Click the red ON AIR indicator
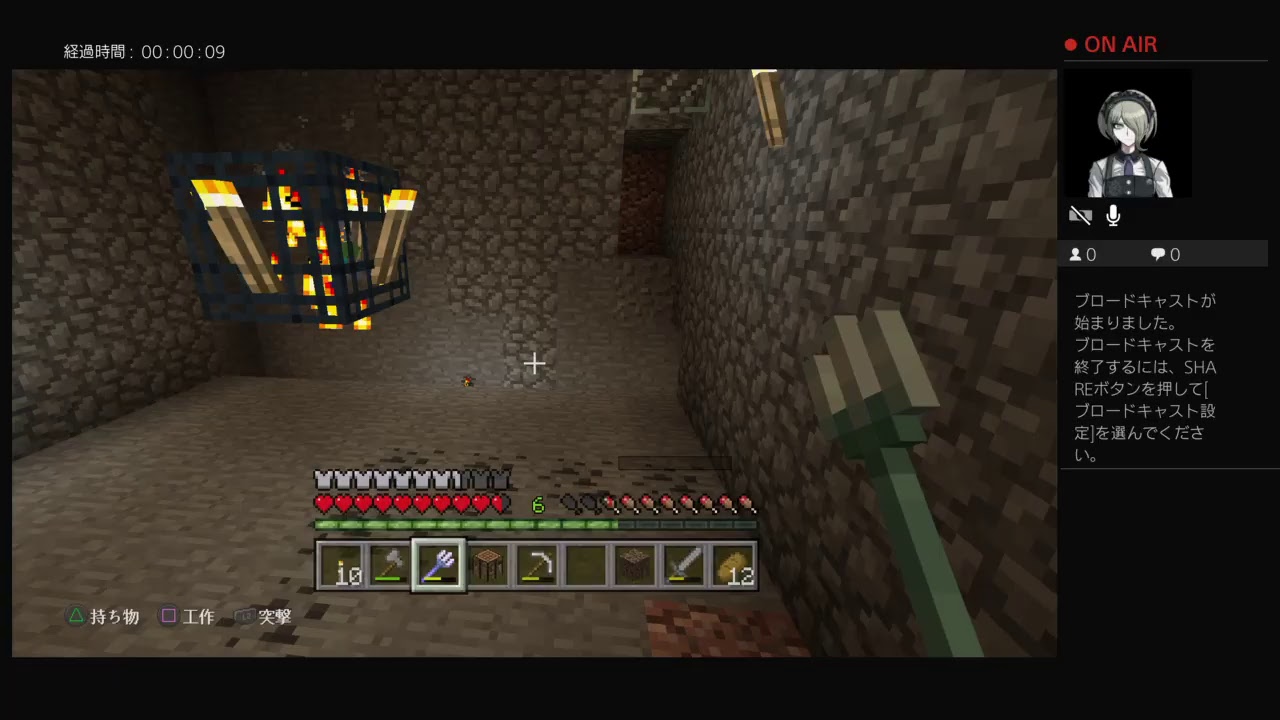This screenshot has width=1280, height=720. (x=1110, y=44)
